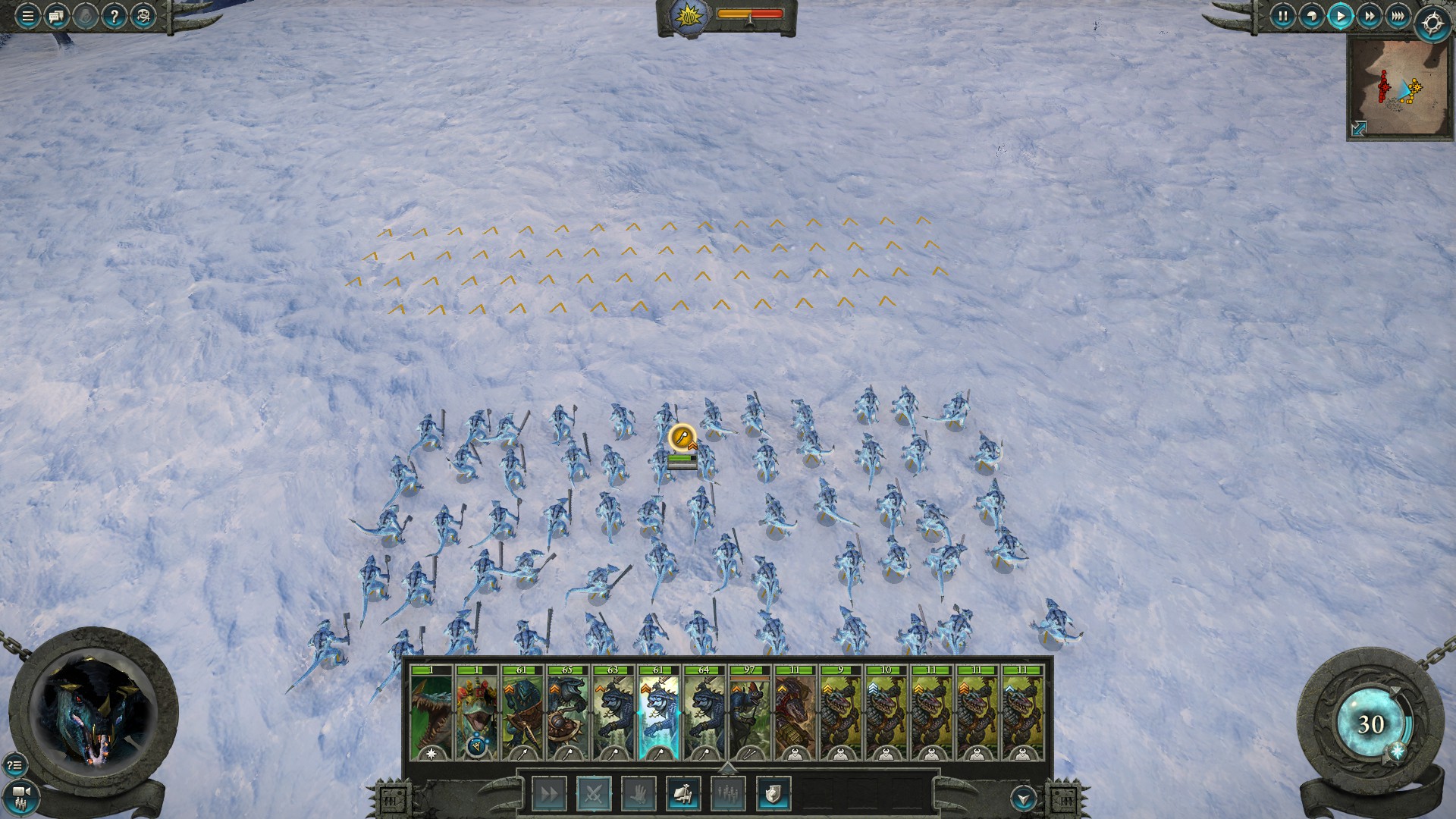The width and height of the screenshot is (1456, 819).
Task: Toggle the shield guard mode button
Action: (773, 794)
